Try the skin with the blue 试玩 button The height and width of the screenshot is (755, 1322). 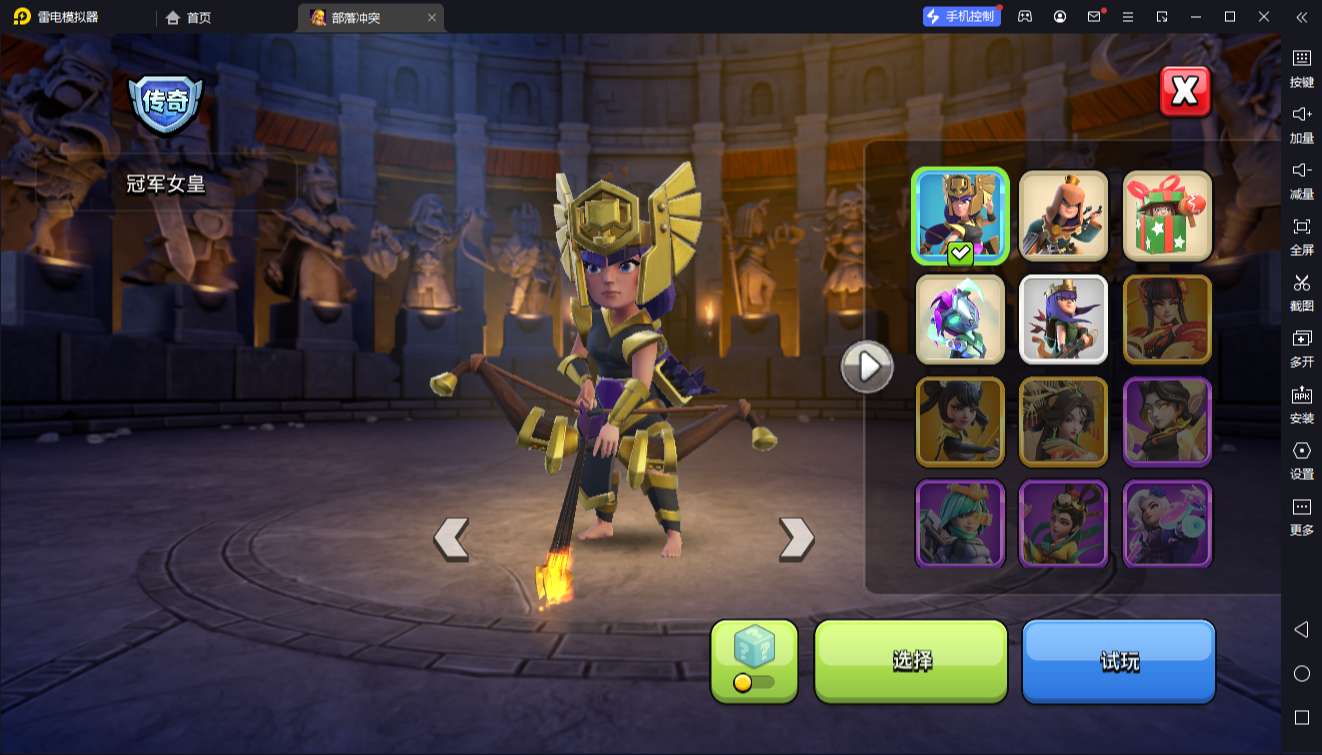[1118, 660]
